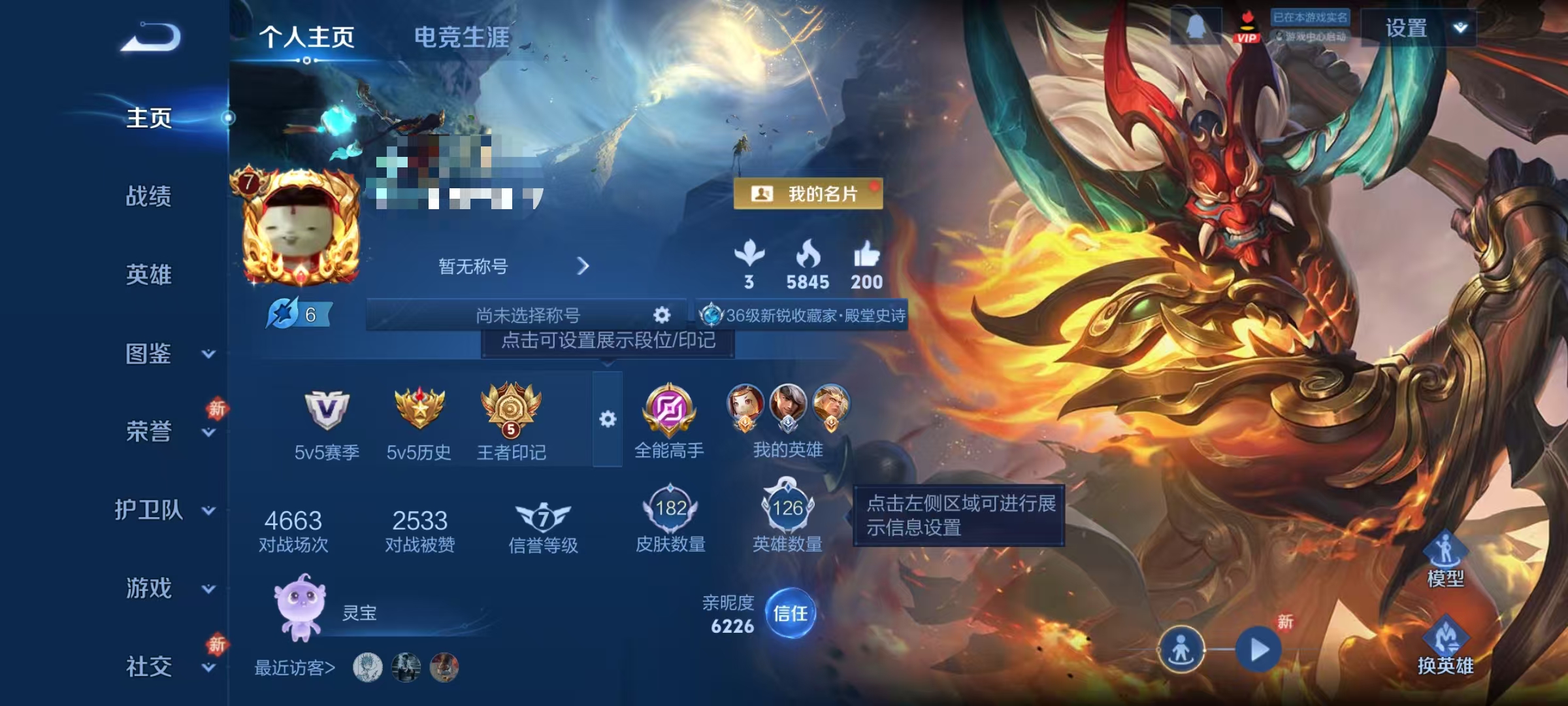Open display settings gear beside 尚未选择称号
1568x706 pixels.
(x=661, y=315)
